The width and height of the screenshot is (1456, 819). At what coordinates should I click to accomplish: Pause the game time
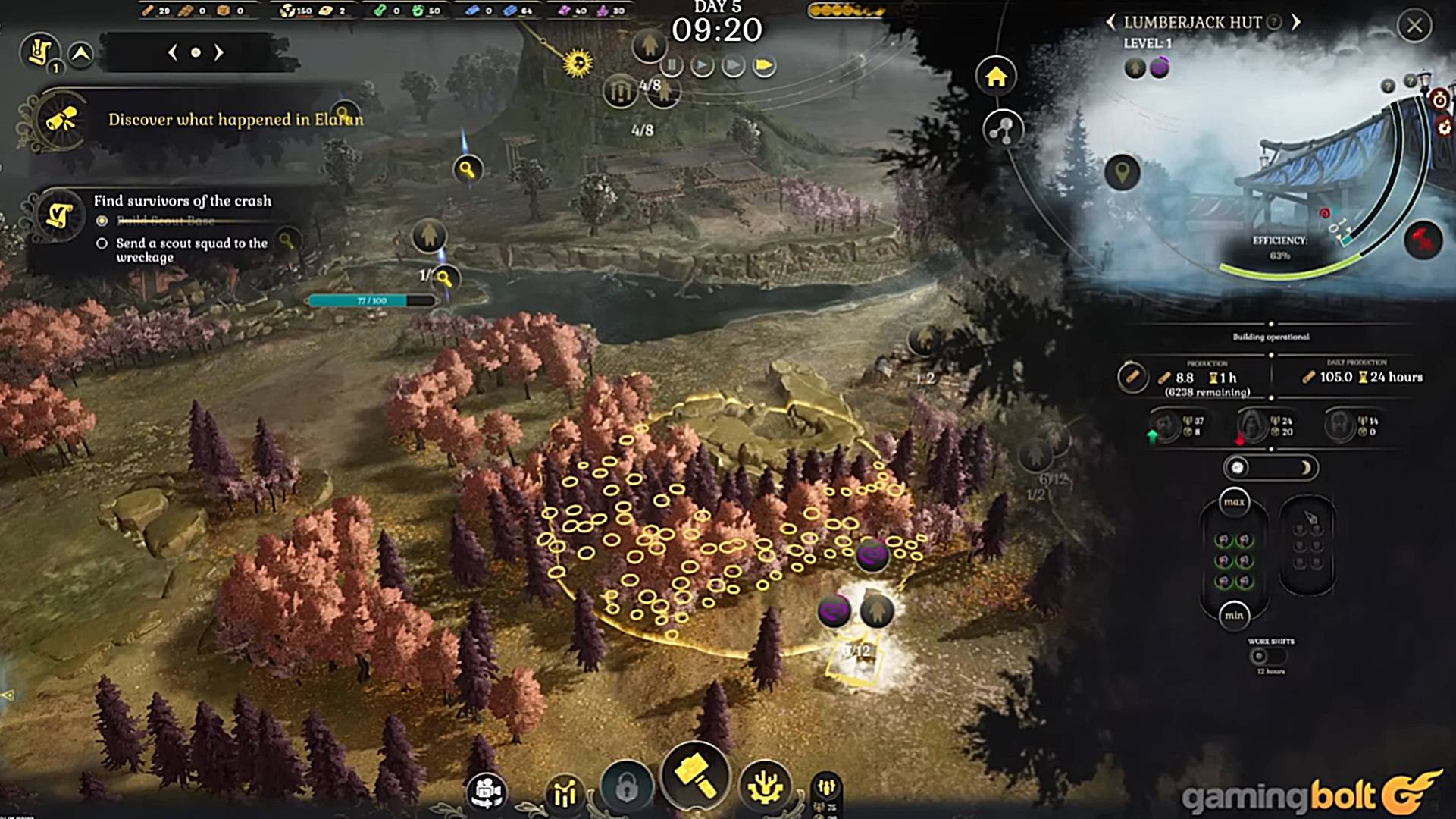click(672, 66)
